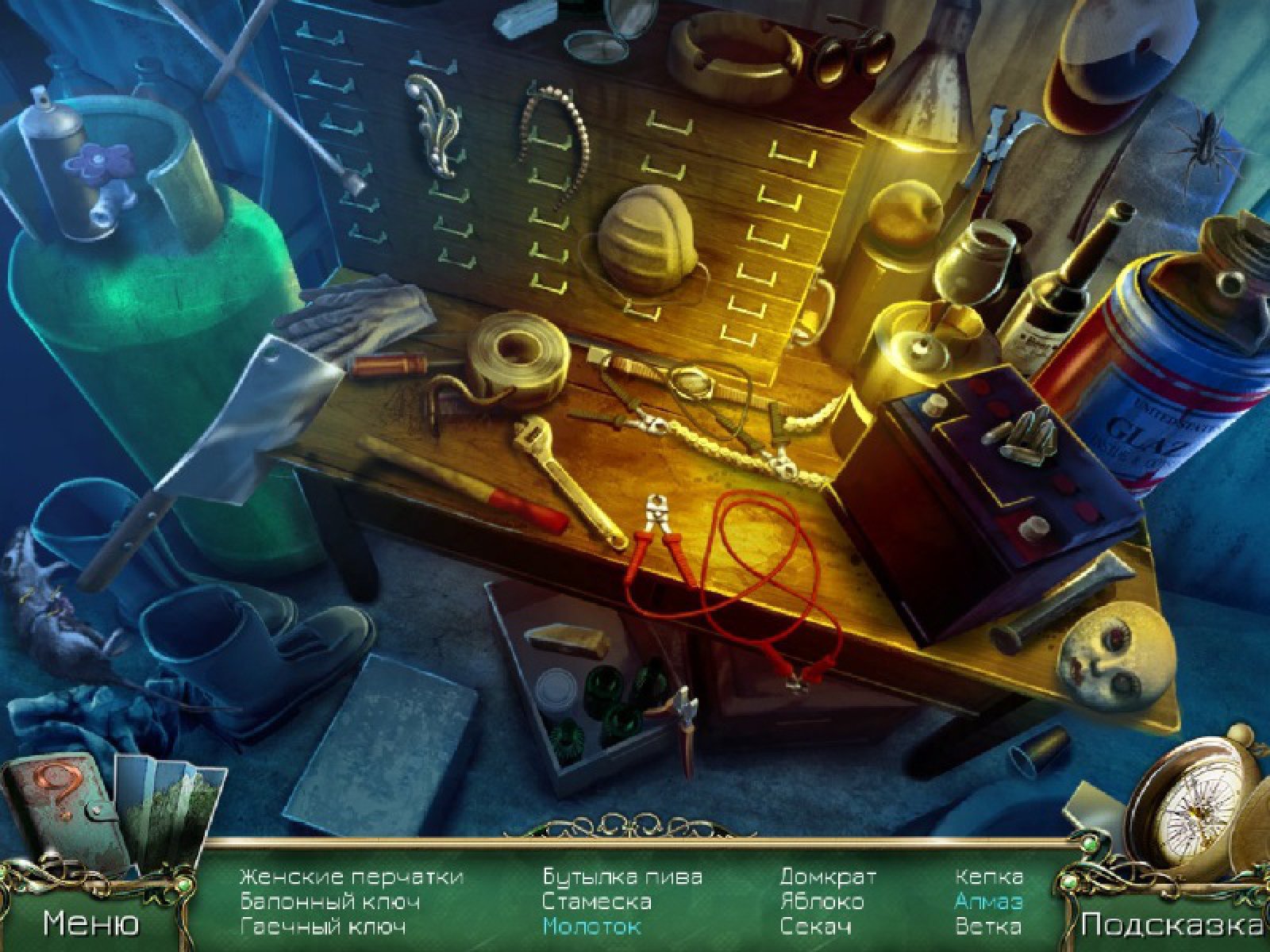Use the Подсказка hint button
This screenshot has width=1270, height=952.
pyautogui.click(x=1171, y=923)
